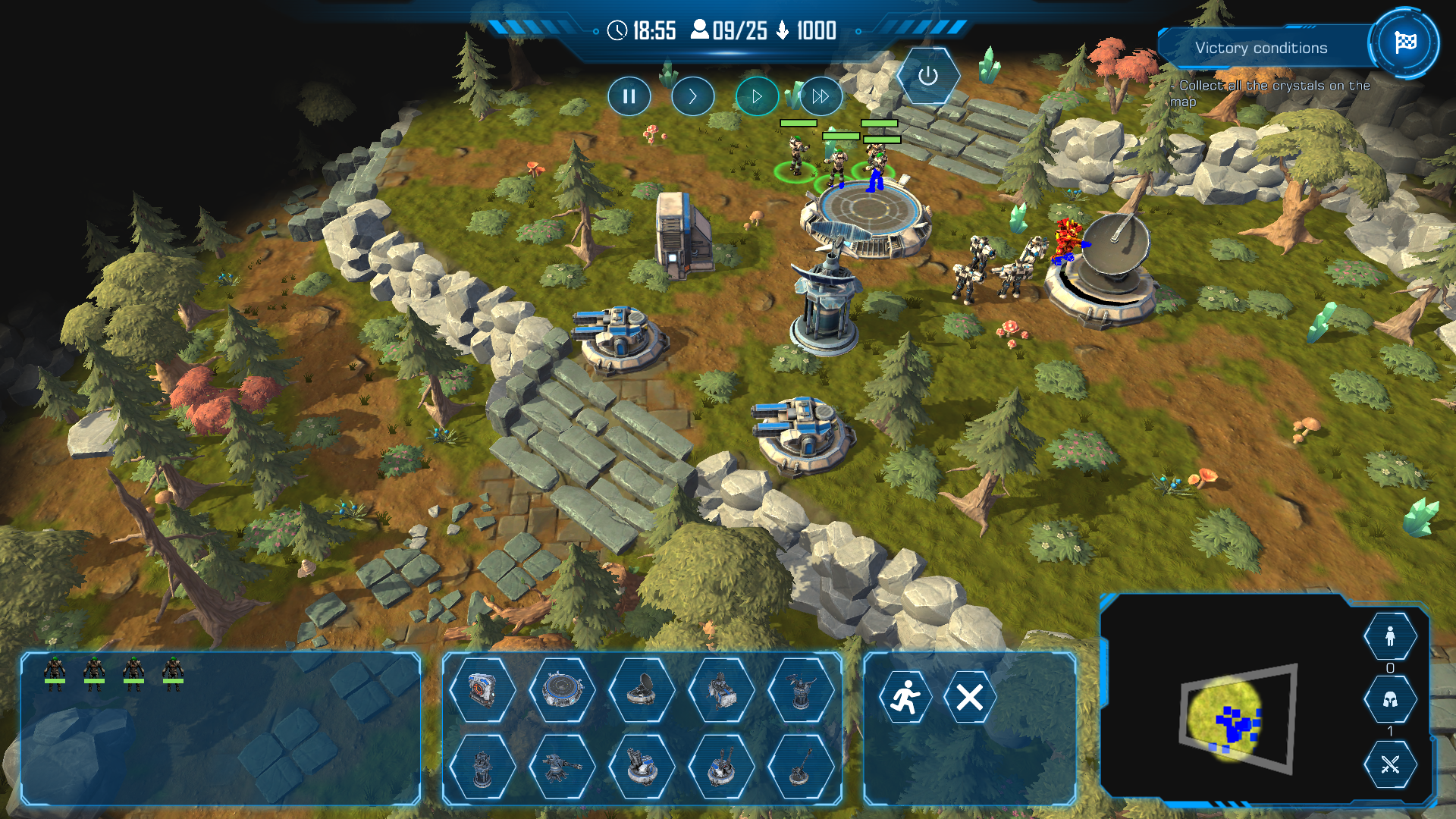The width and height of the screenshot is (1456, 819).
Task: Click the power icon hexagon button
Action: point(928,76)
